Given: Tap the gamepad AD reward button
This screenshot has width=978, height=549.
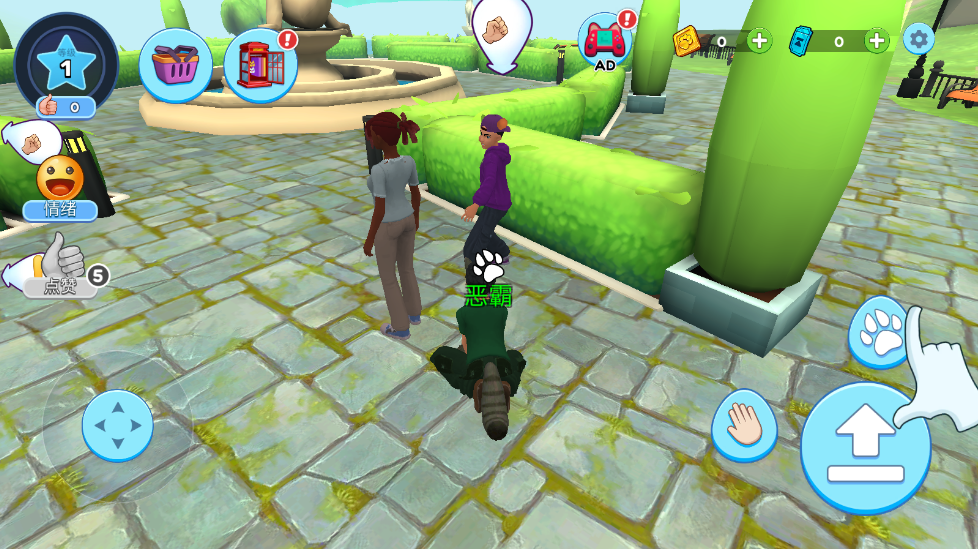Looking at the screenshot, I should coord(605,43).
